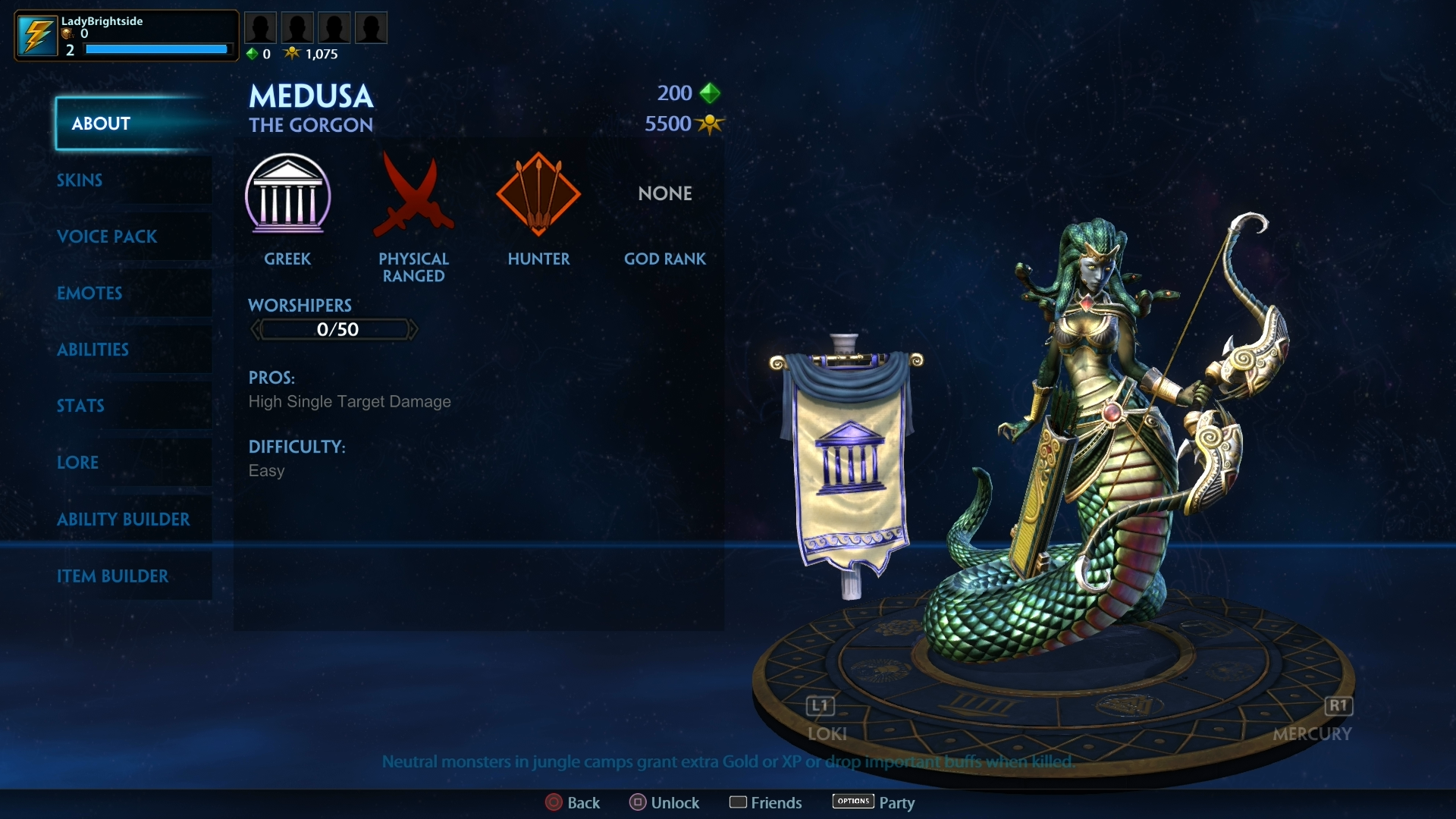Click the first empty party slot avatar
1456x819 pixels.
pyautogui.click(x=261, y=27)
